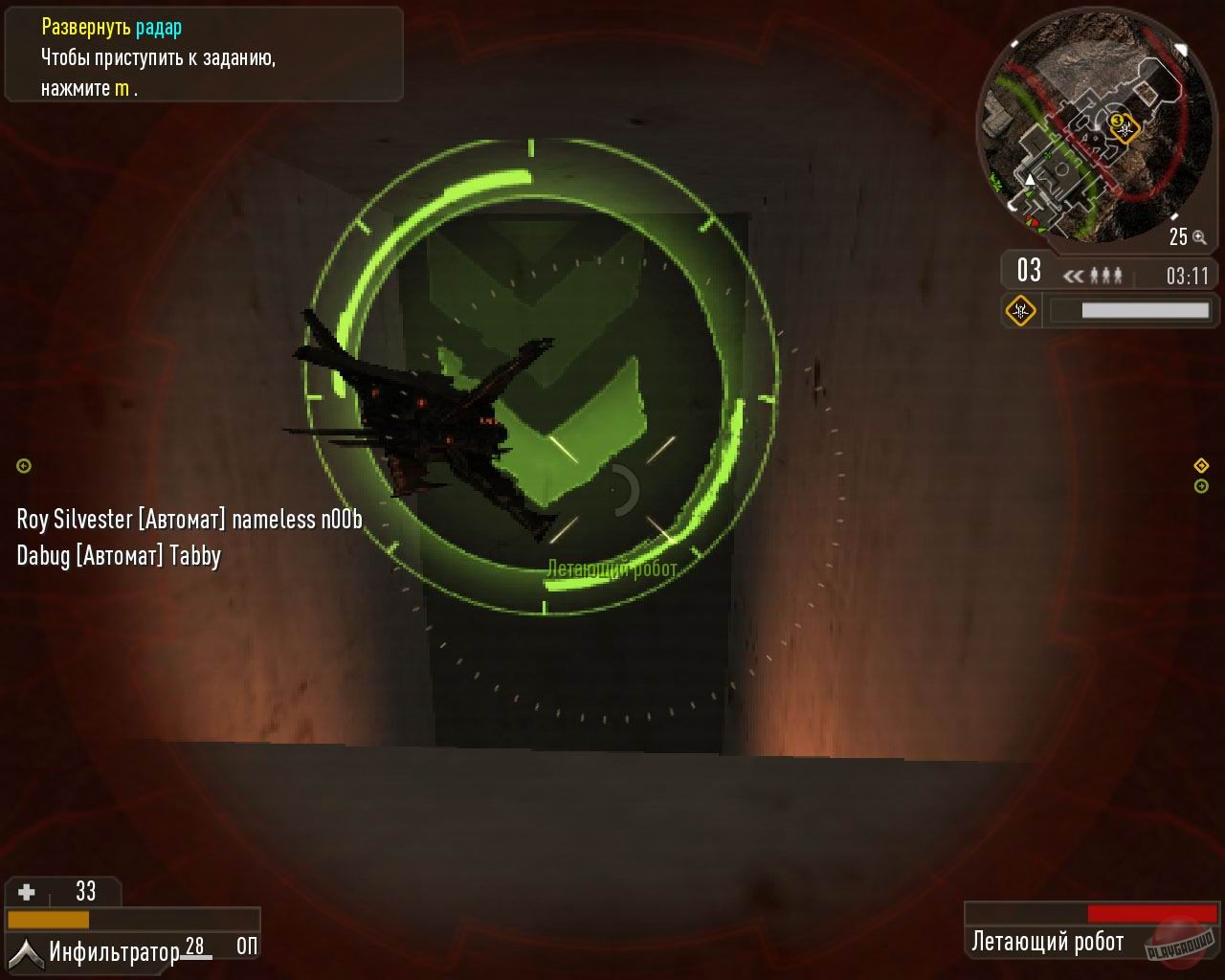Click the yellow m key hint text
The height and width of the screenshot is (980, 1225).
(122, 89)
